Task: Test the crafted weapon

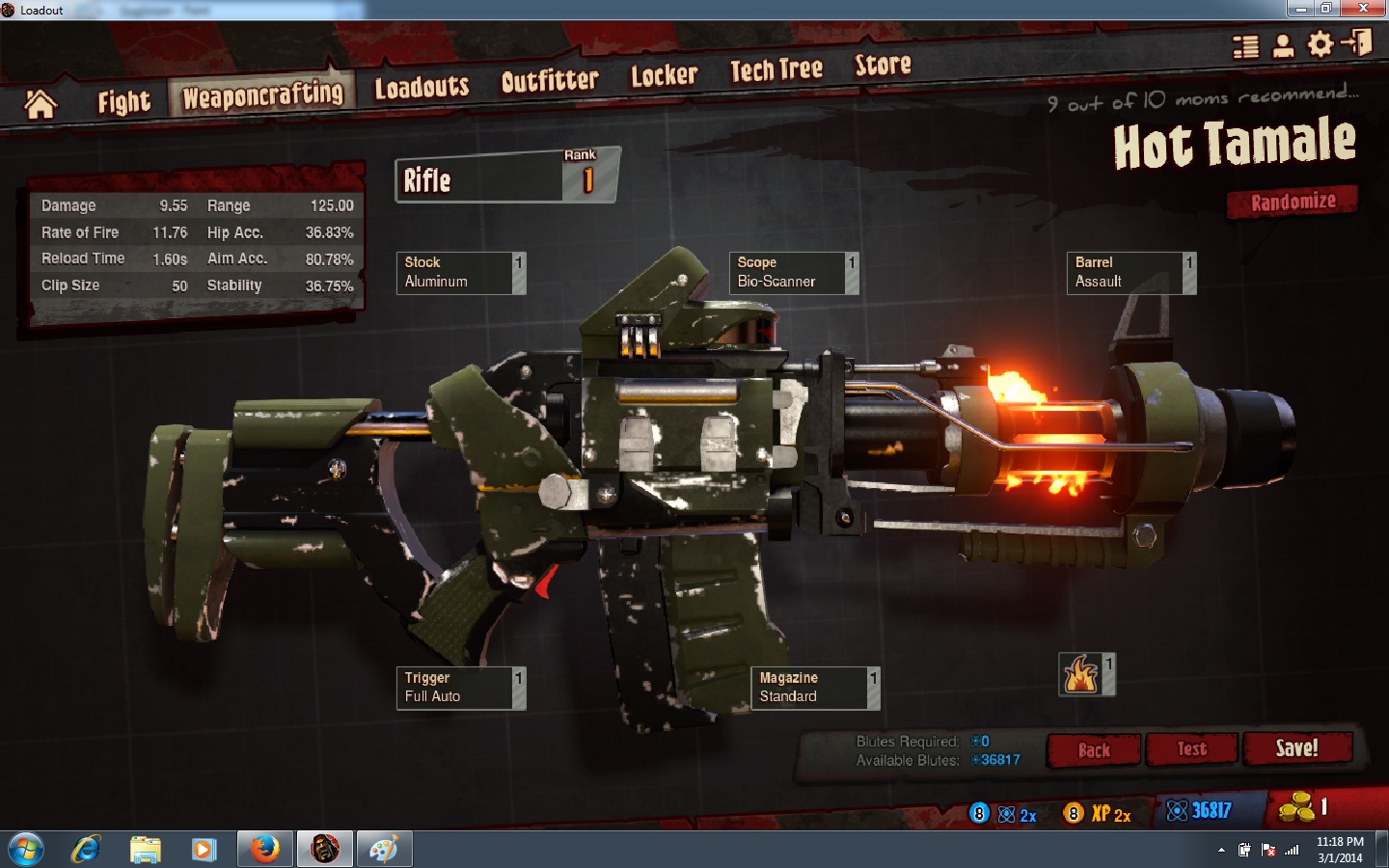Action: click(1191, 749)
